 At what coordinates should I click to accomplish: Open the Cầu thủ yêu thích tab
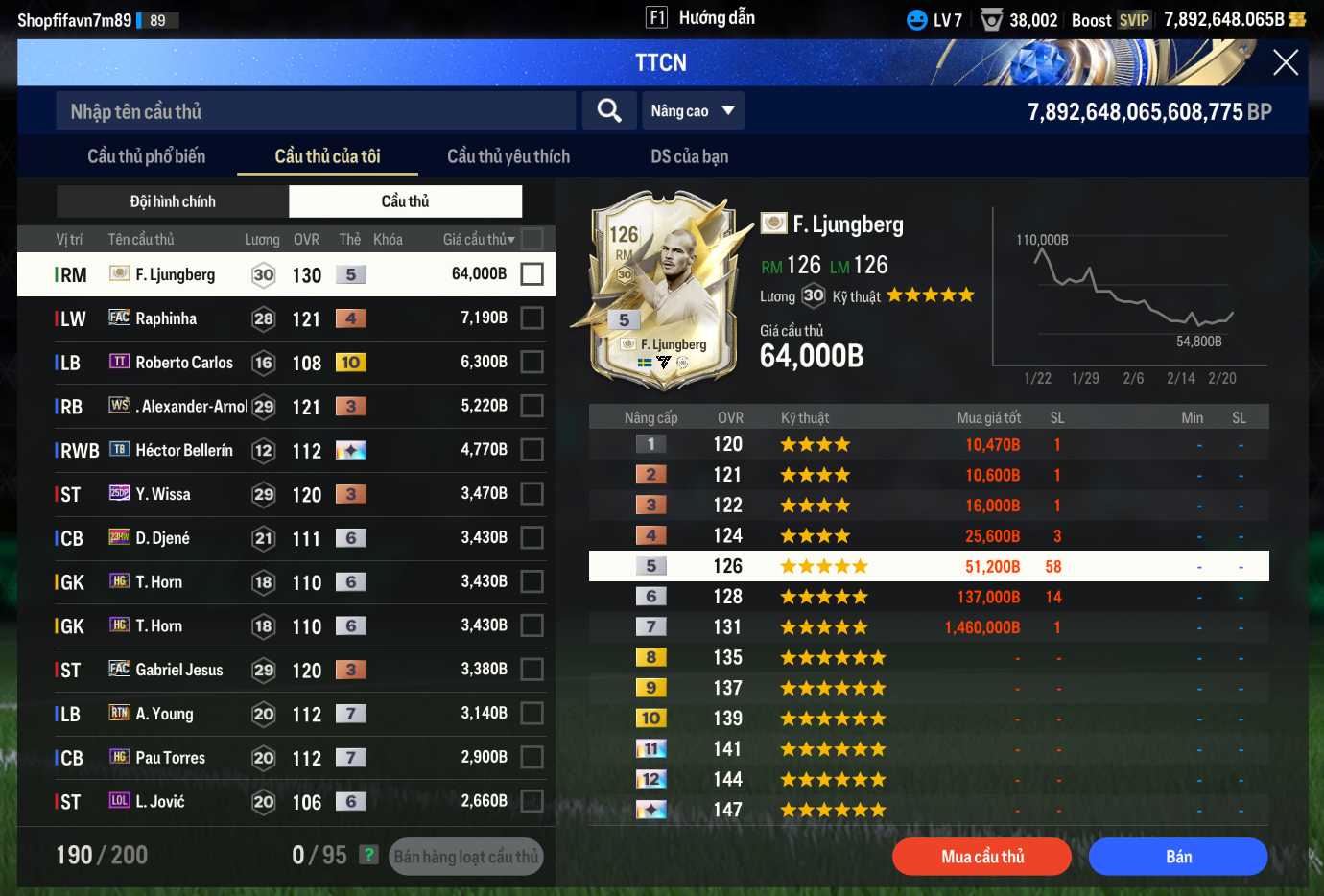pos(508,156)
